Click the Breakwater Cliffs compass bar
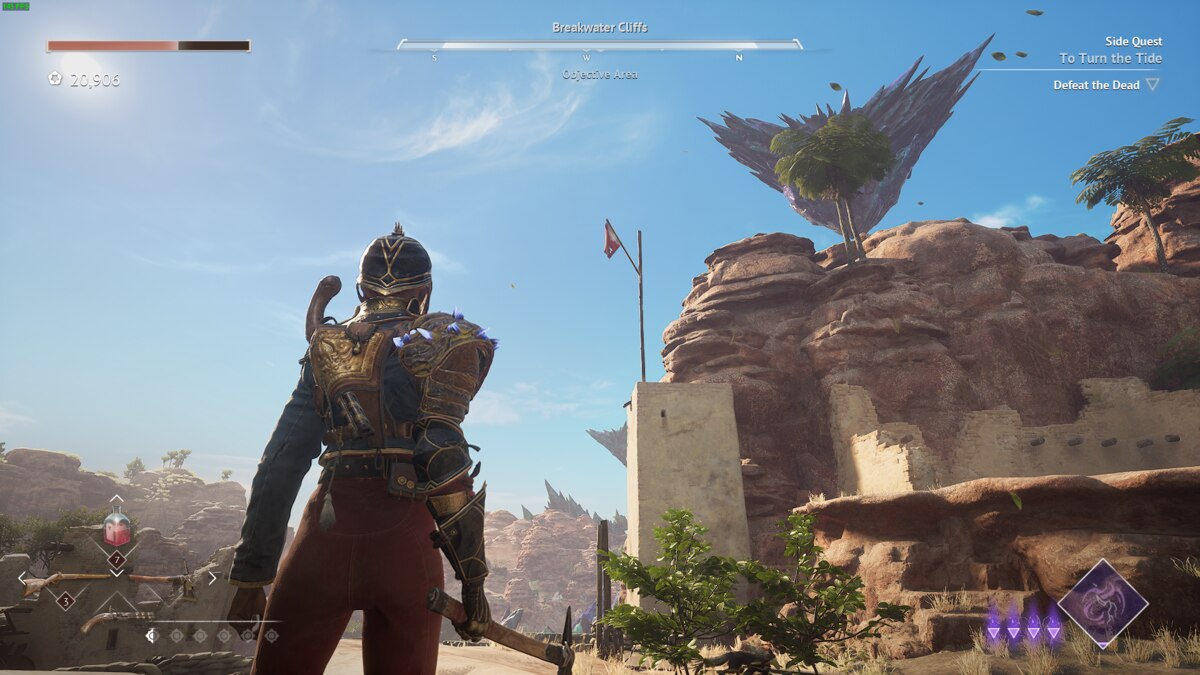 600,44
